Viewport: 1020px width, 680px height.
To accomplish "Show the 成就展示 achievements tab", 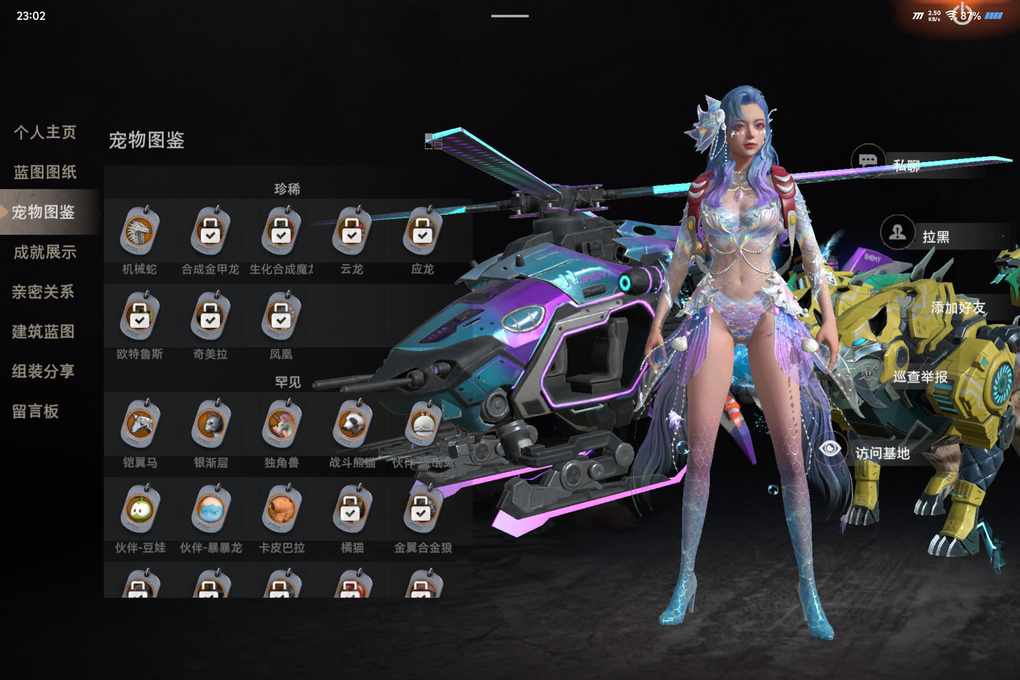I will 44,252.
